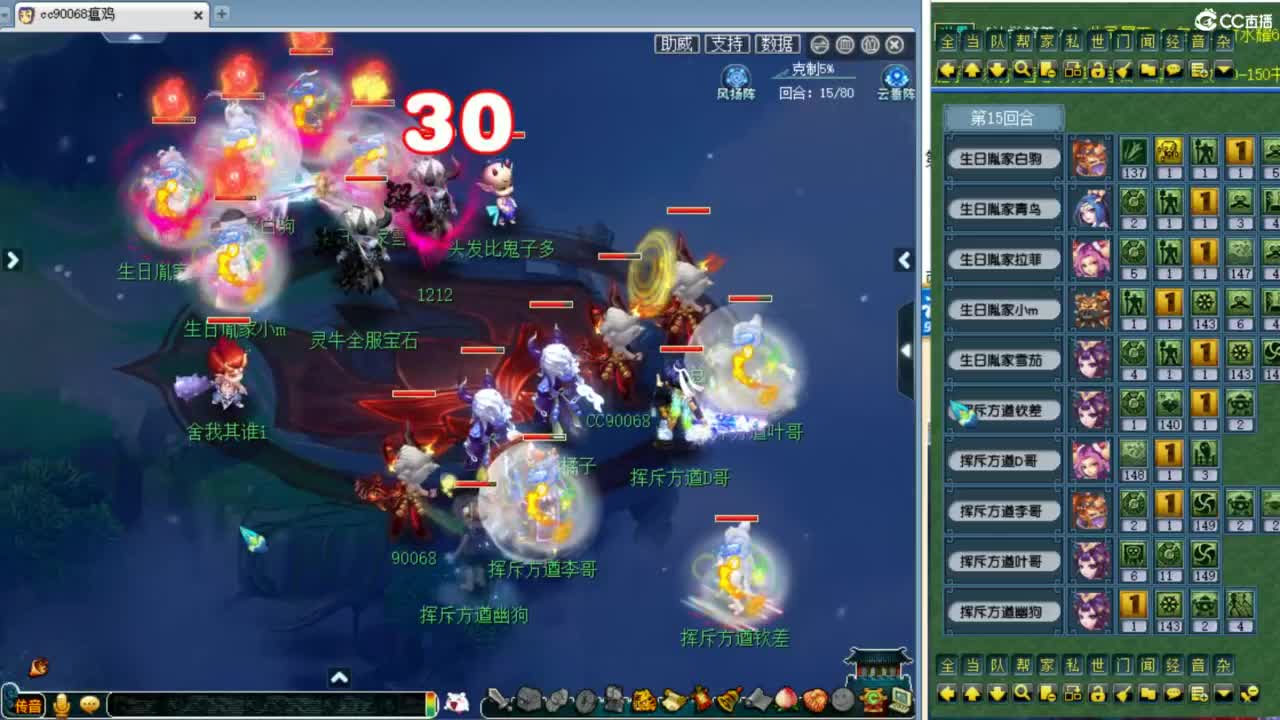Select the magnifier search icon in chat toolbar
This screenshot has width=1280, height=720.
[1022, 70]
